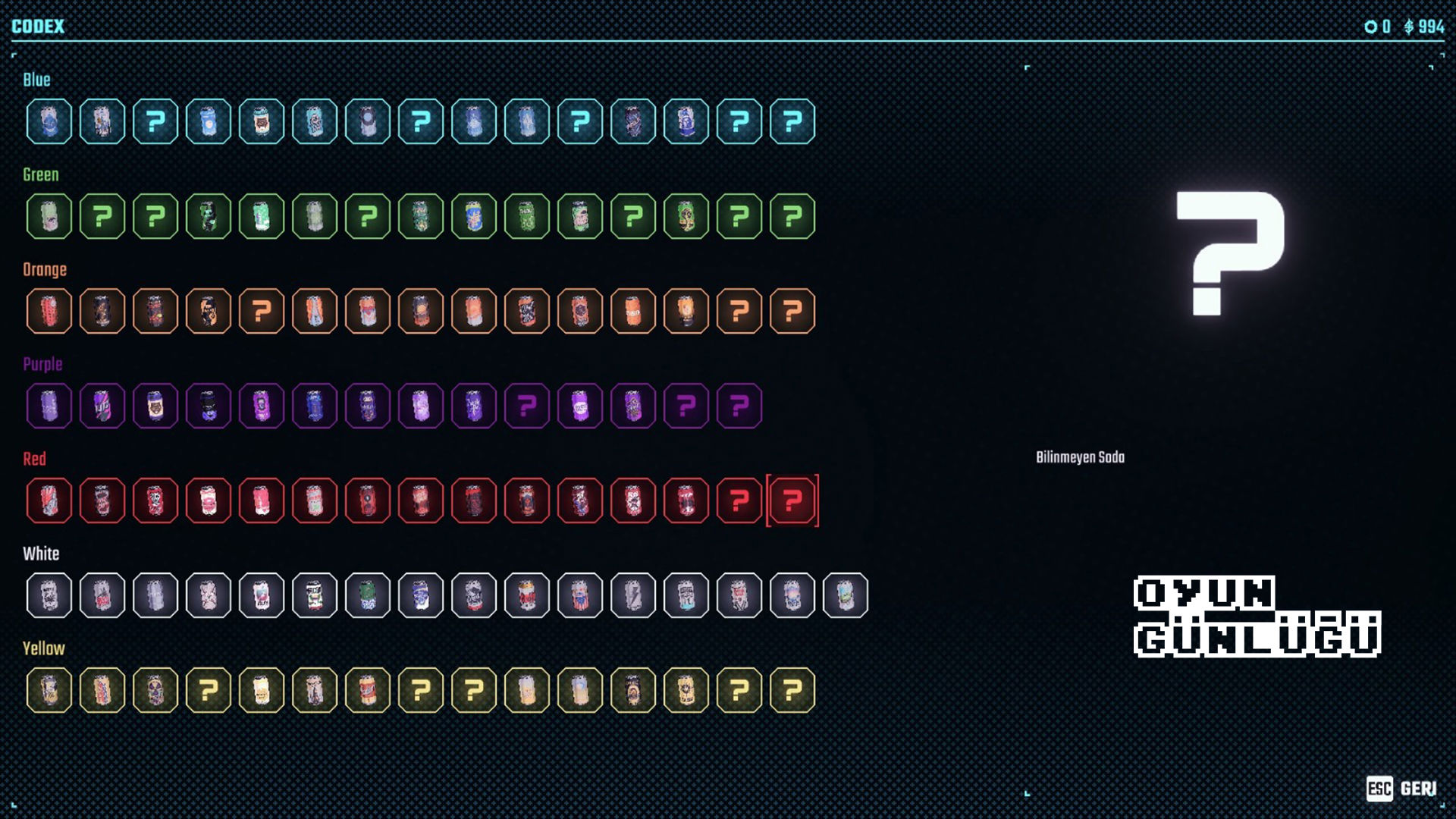View the blue-and-yellow can in Green row
This screenshot has width=1456, height=819.
click(474, 216)
